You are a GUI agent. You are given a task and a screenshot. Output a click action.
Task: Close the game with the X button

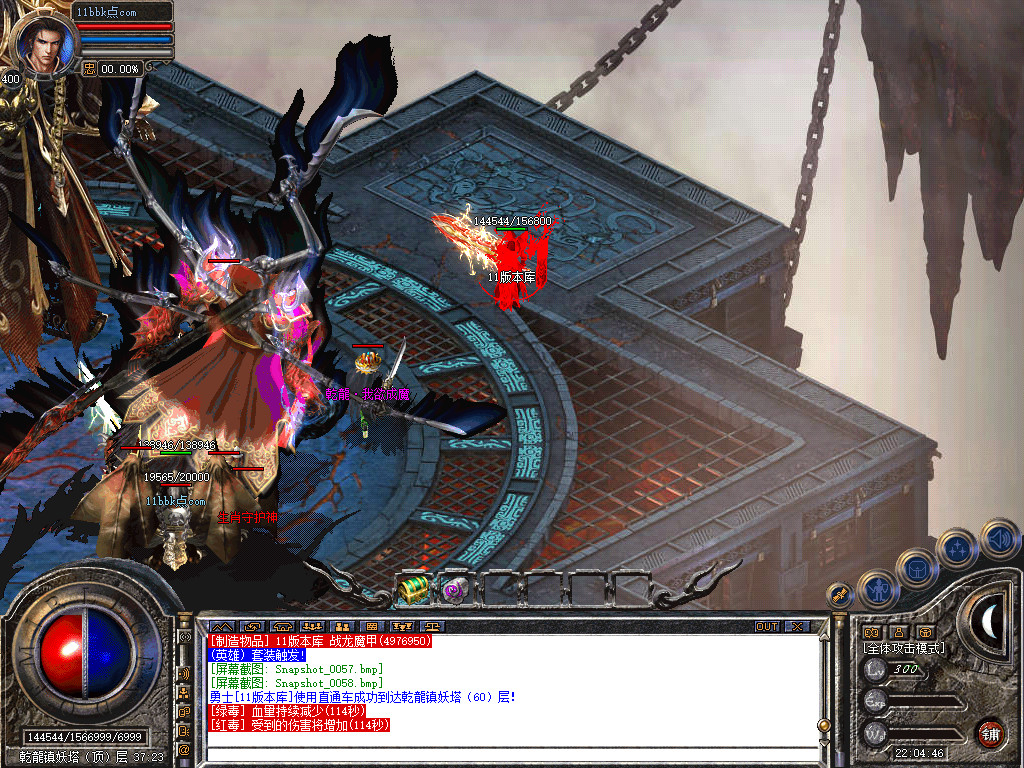click(x=796, y=627)
